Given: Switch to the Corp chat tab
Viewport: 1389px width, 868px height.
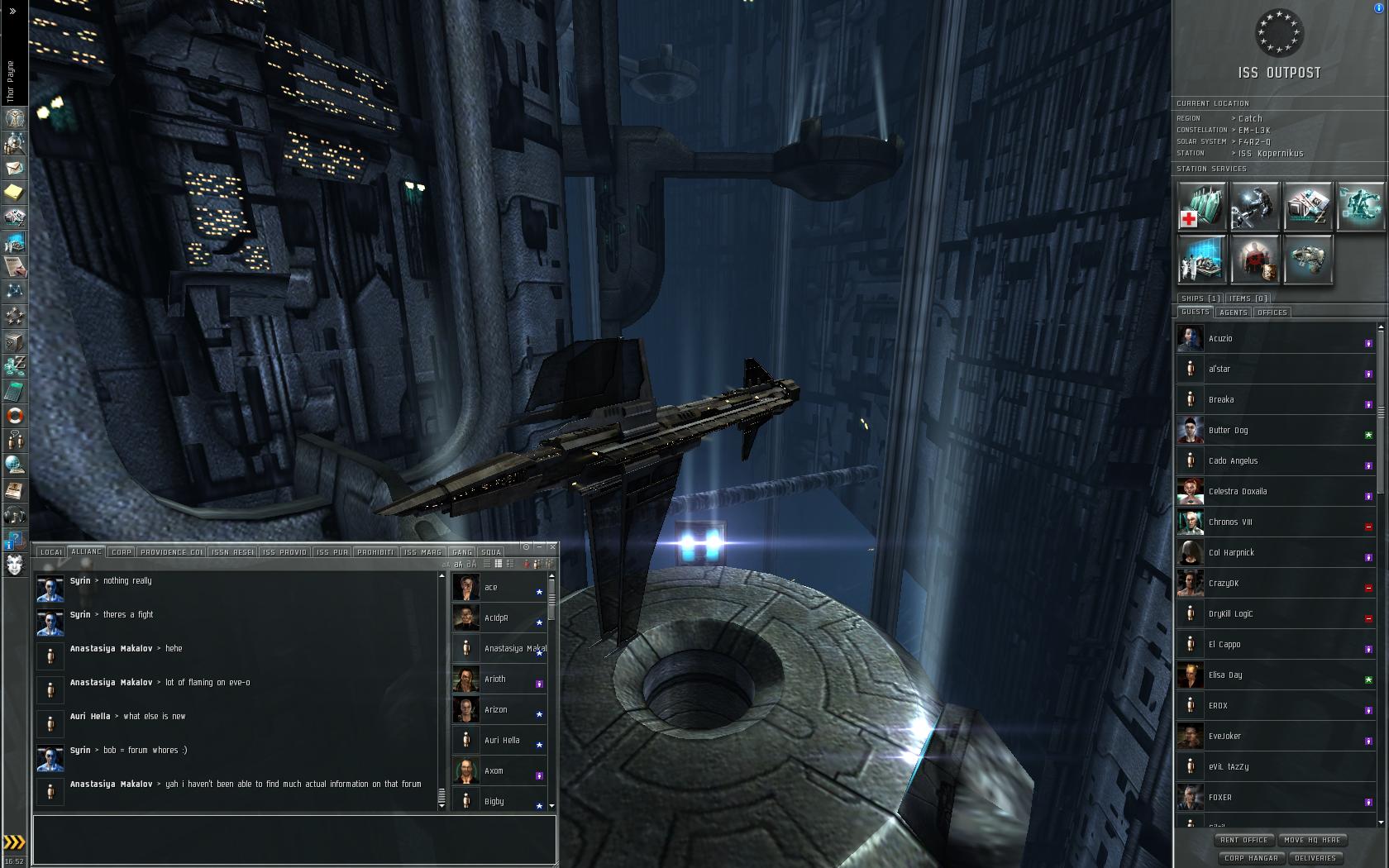Looking at the screenshot, I should coord(122,552).
